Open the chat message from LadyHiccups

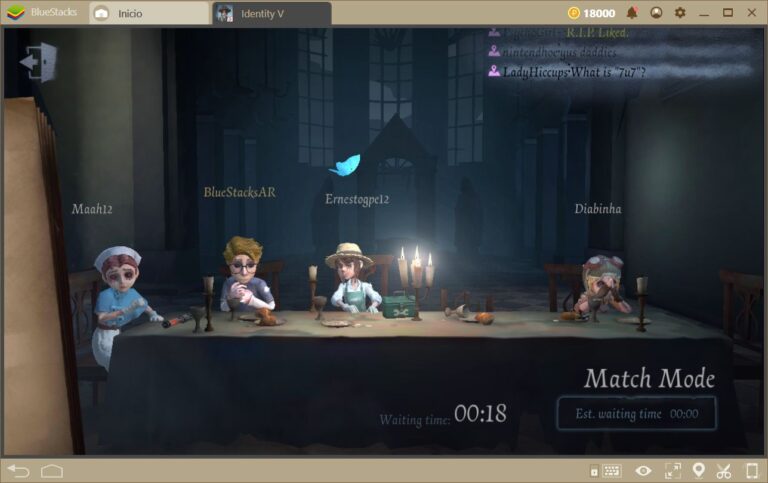[x=566, y=71]
